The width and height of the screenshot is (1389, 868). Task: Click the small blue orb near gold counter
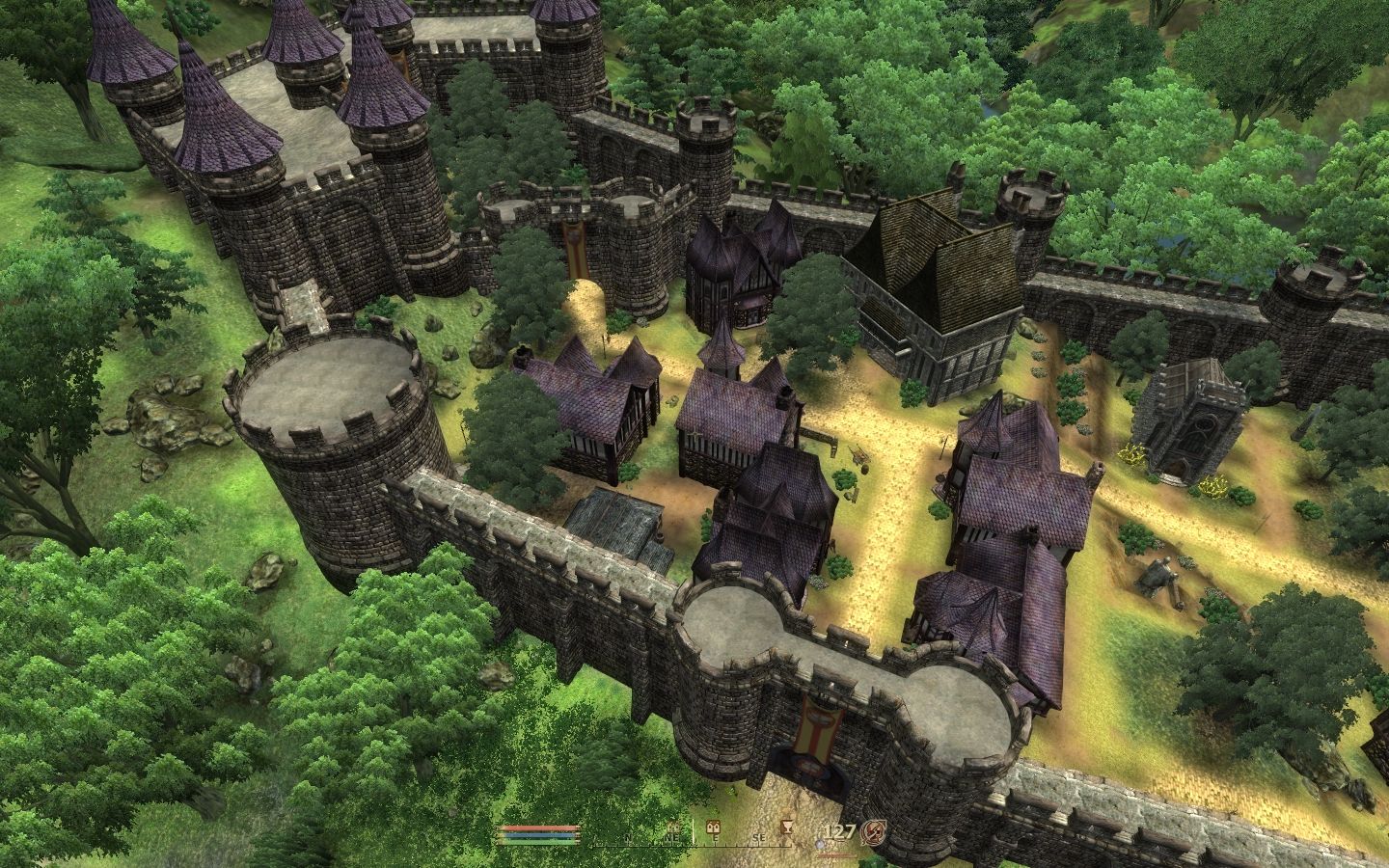coord(819,846)
